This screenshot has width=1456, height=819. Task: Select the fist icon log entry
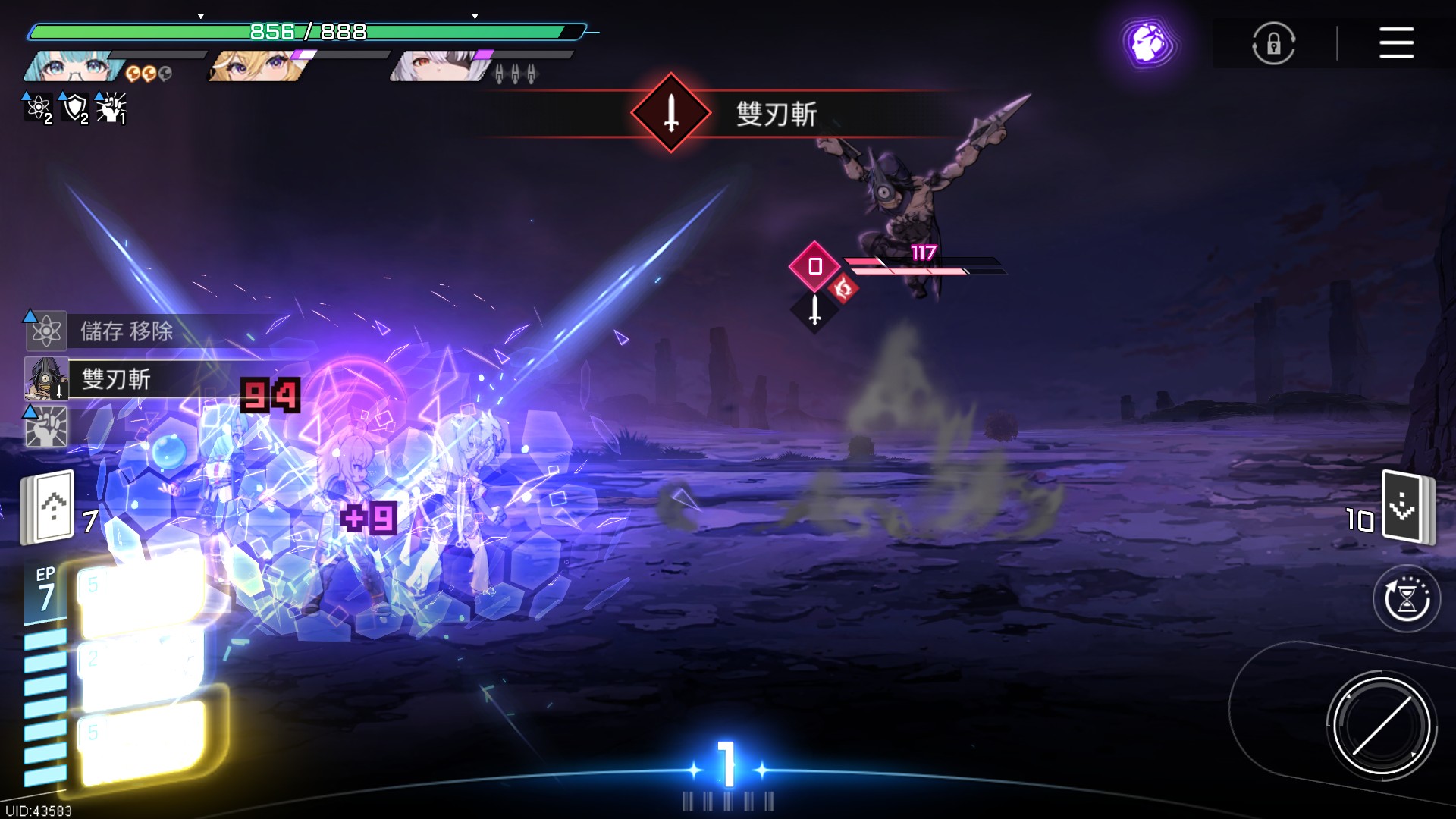click(47, 426)
